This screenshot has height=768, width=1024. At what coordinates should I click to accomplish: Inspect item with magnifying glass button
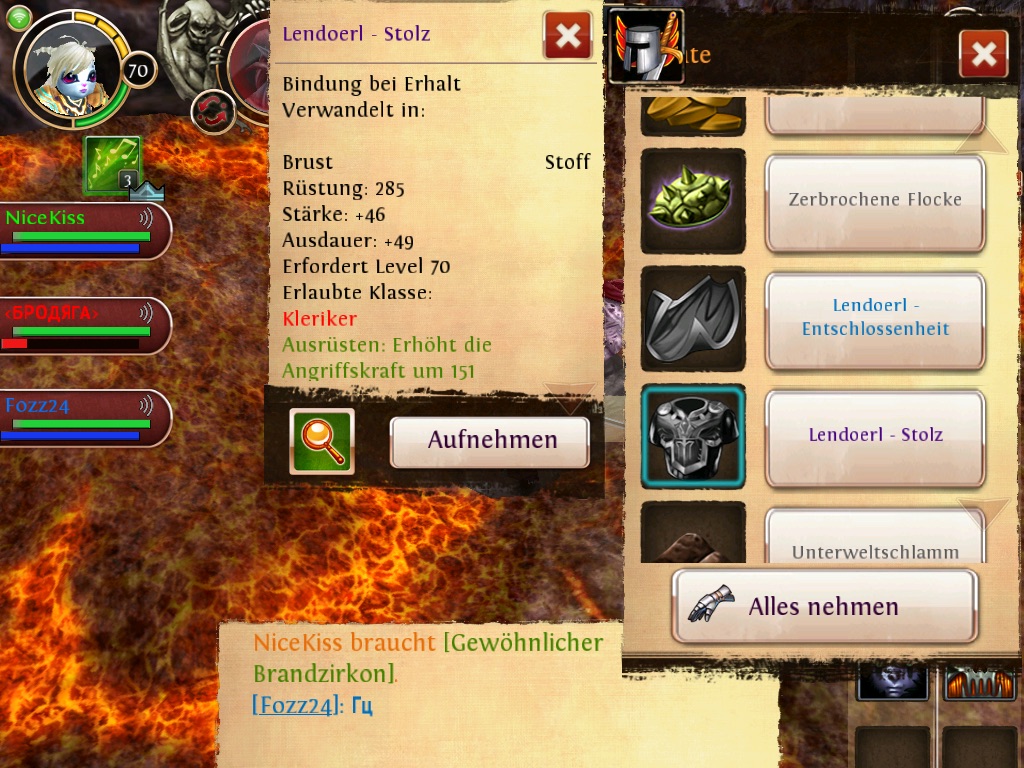tap(321, 441)
